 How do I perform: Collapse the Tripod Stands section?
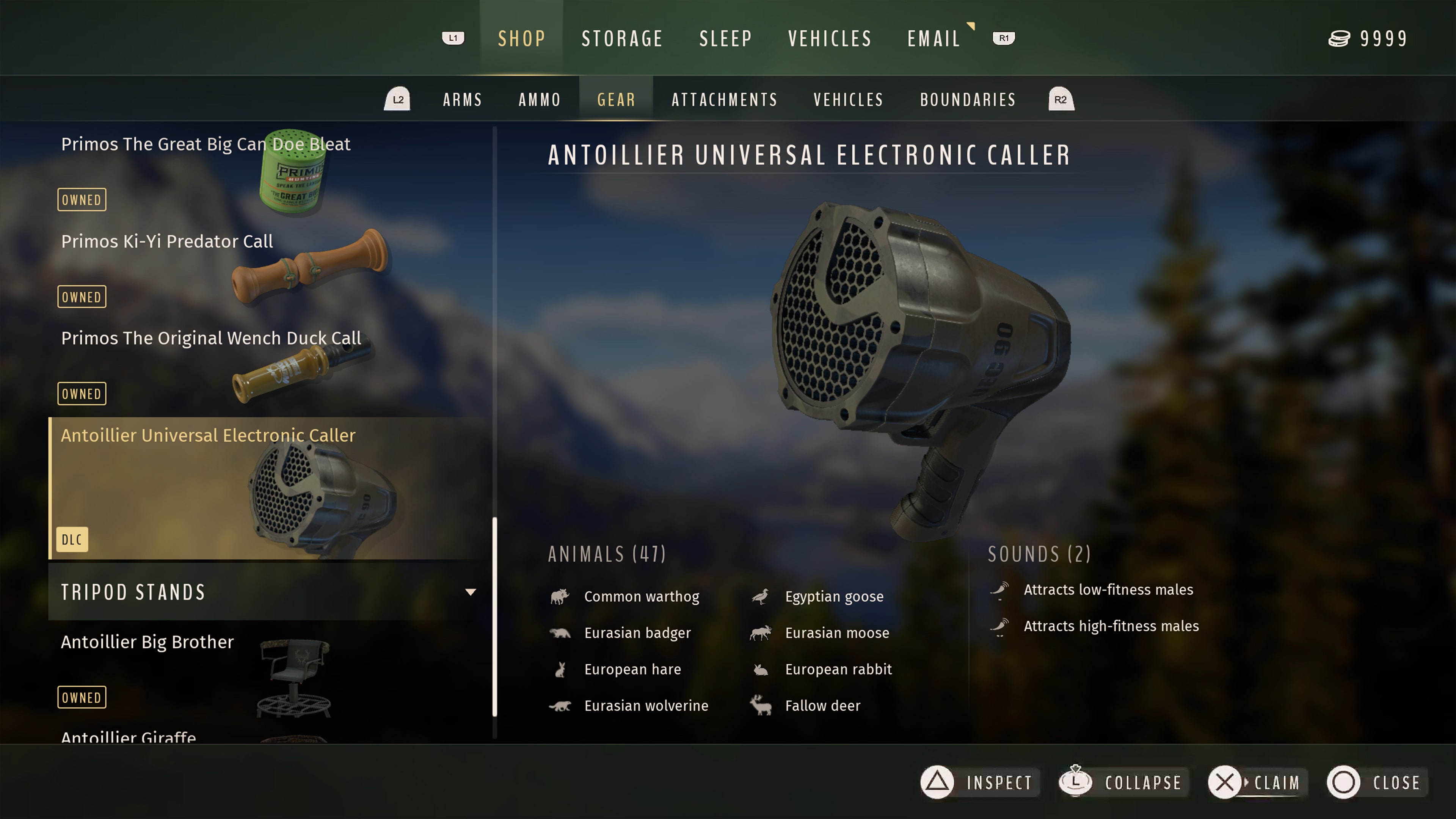(x=471, y=592)
